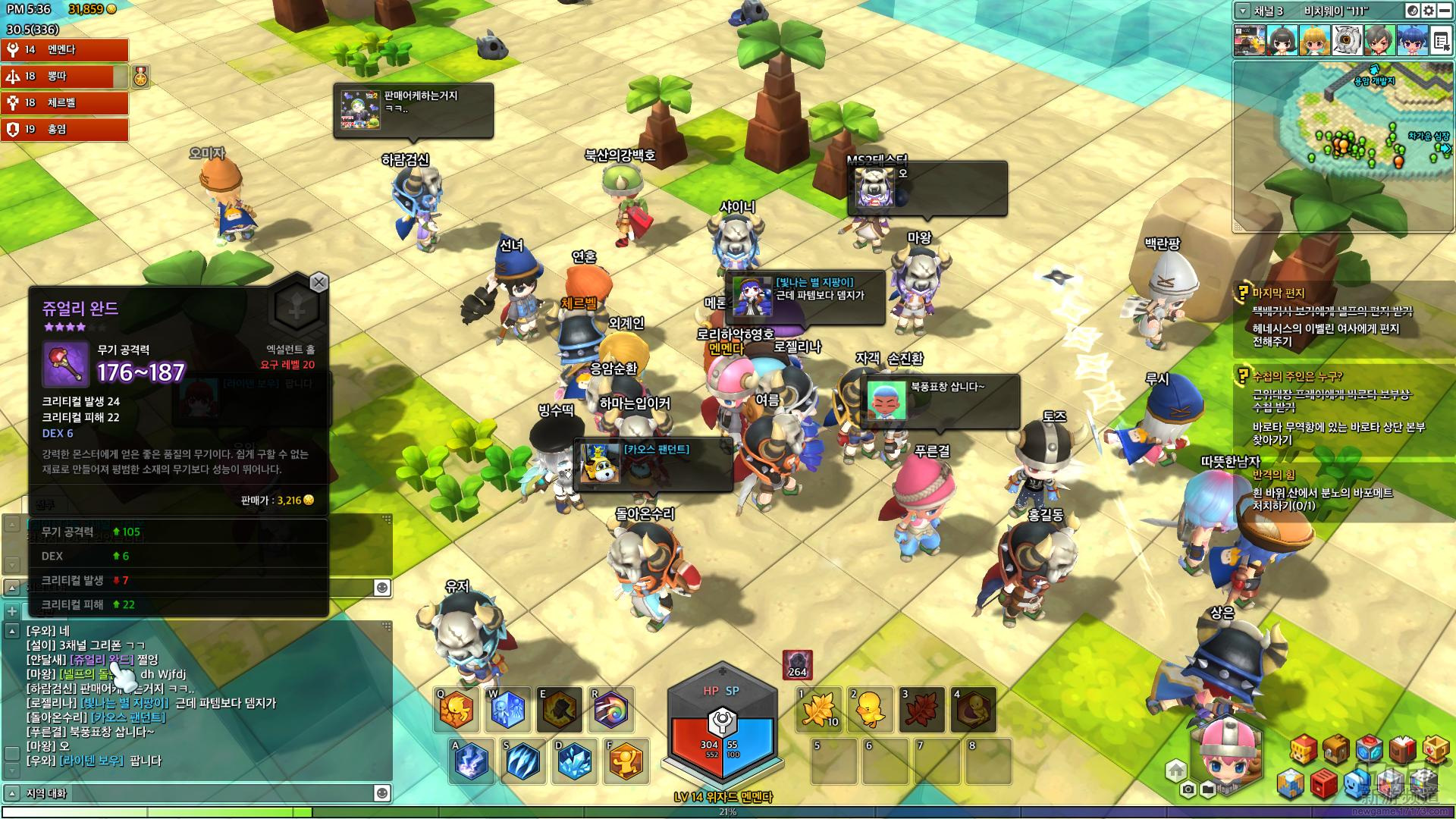Minimize the minimap panel
The image size is (1456, 819).
(1445, 11)
